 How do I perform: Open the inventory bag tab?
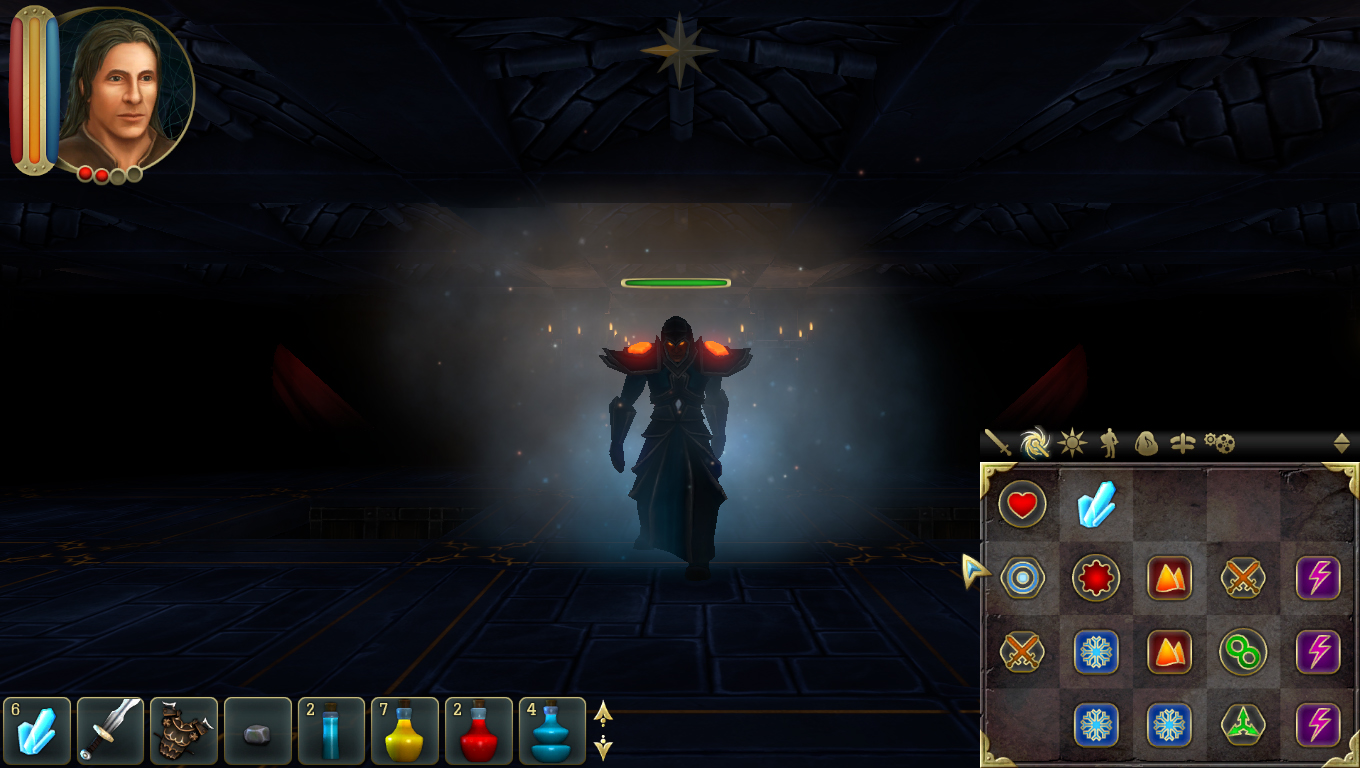click(1146, 443)
